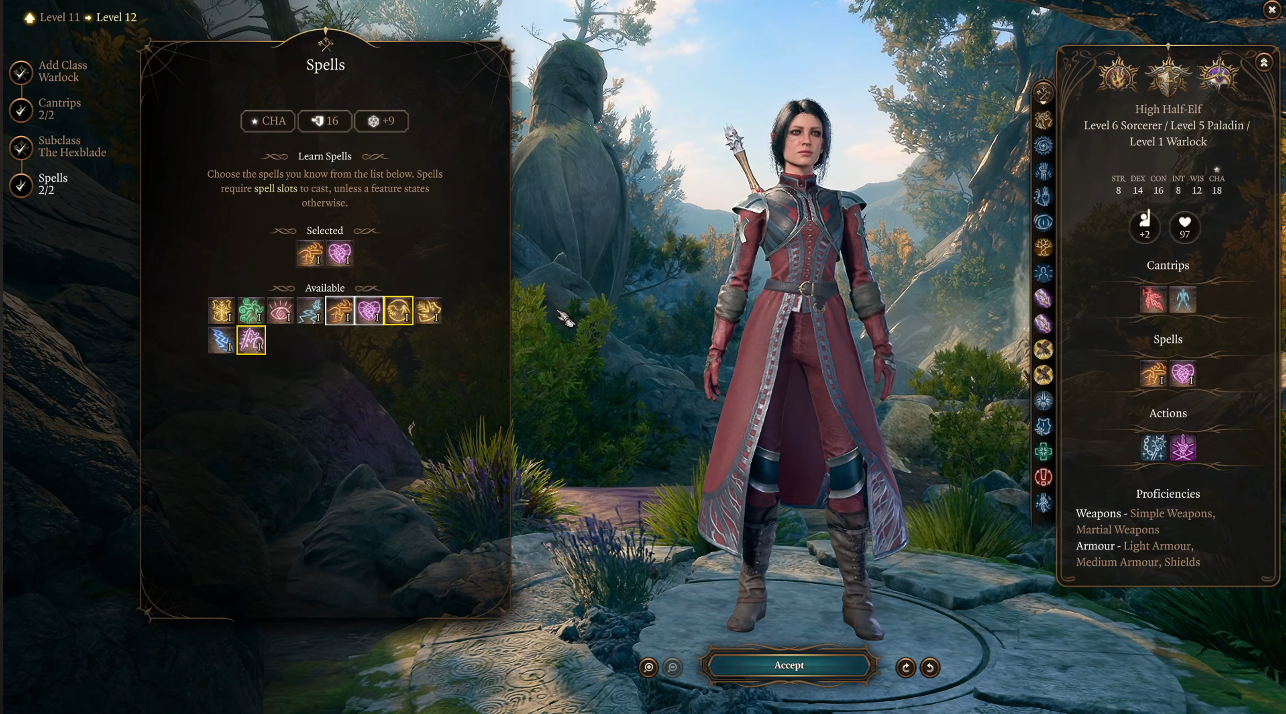This screenshot has height=714, width=1286.
Task: Remove the orange flaming hand spell from Selected
Action: point(310,254)
